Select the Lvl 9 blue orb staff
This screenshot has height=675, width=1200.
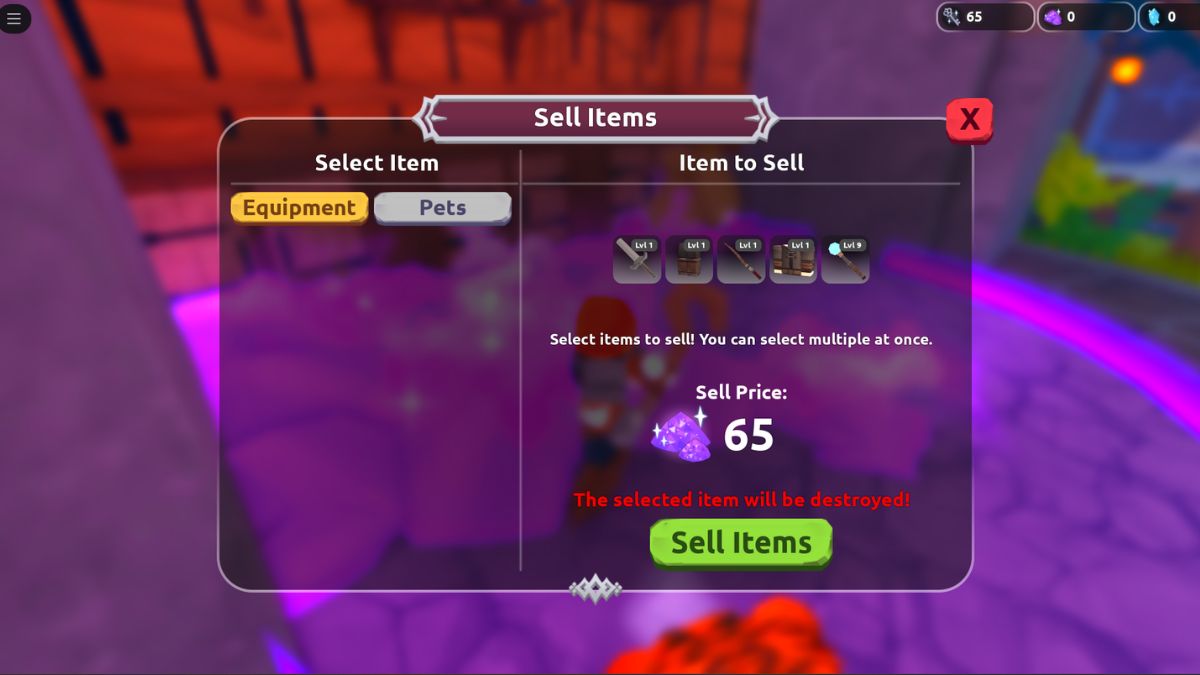pyautogui.click(x=845, y=260)
